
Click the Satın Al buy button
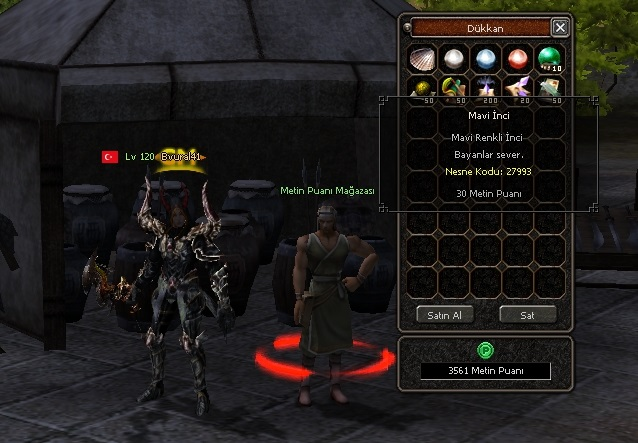(444, 314)
